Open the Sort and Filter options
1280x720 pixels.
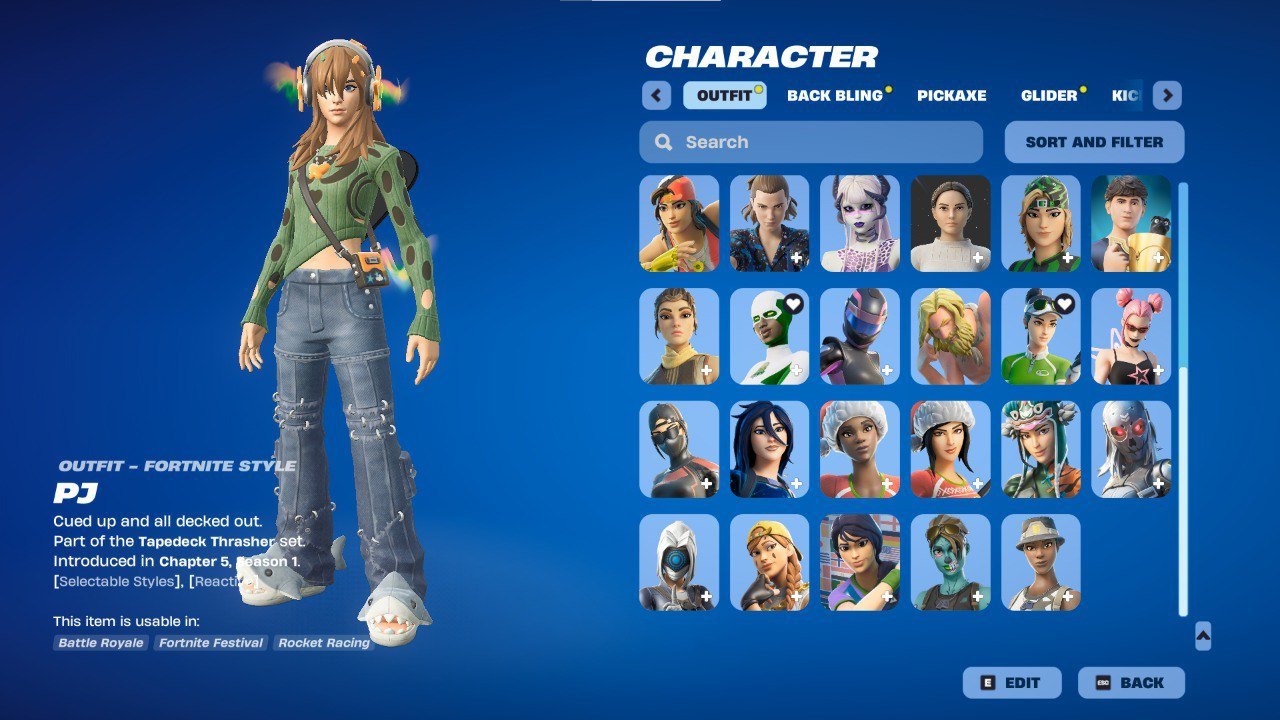(1094, 141)
